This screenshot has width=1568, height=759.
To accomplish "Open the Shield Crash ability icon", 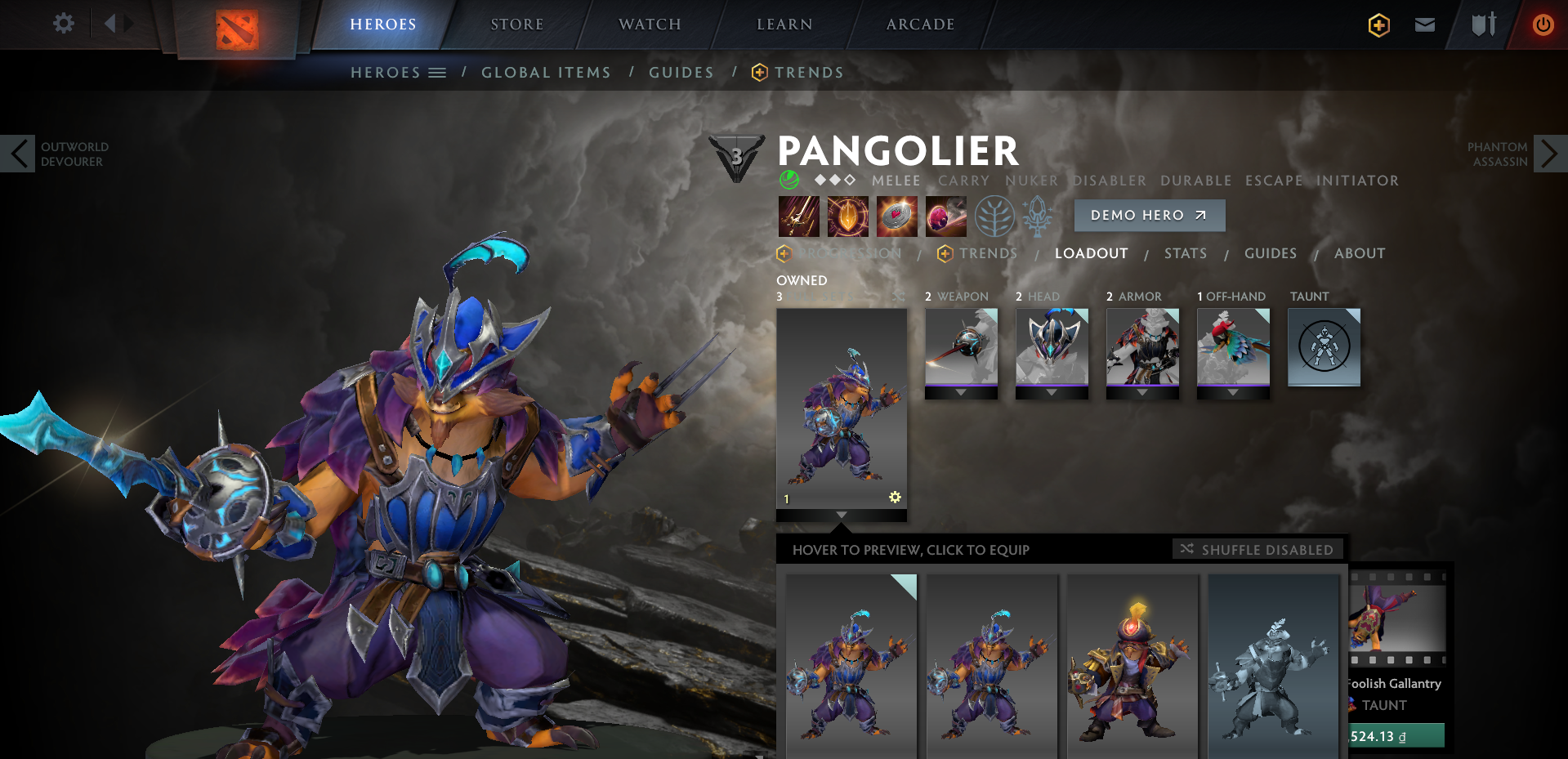I will tap(848, 217).
